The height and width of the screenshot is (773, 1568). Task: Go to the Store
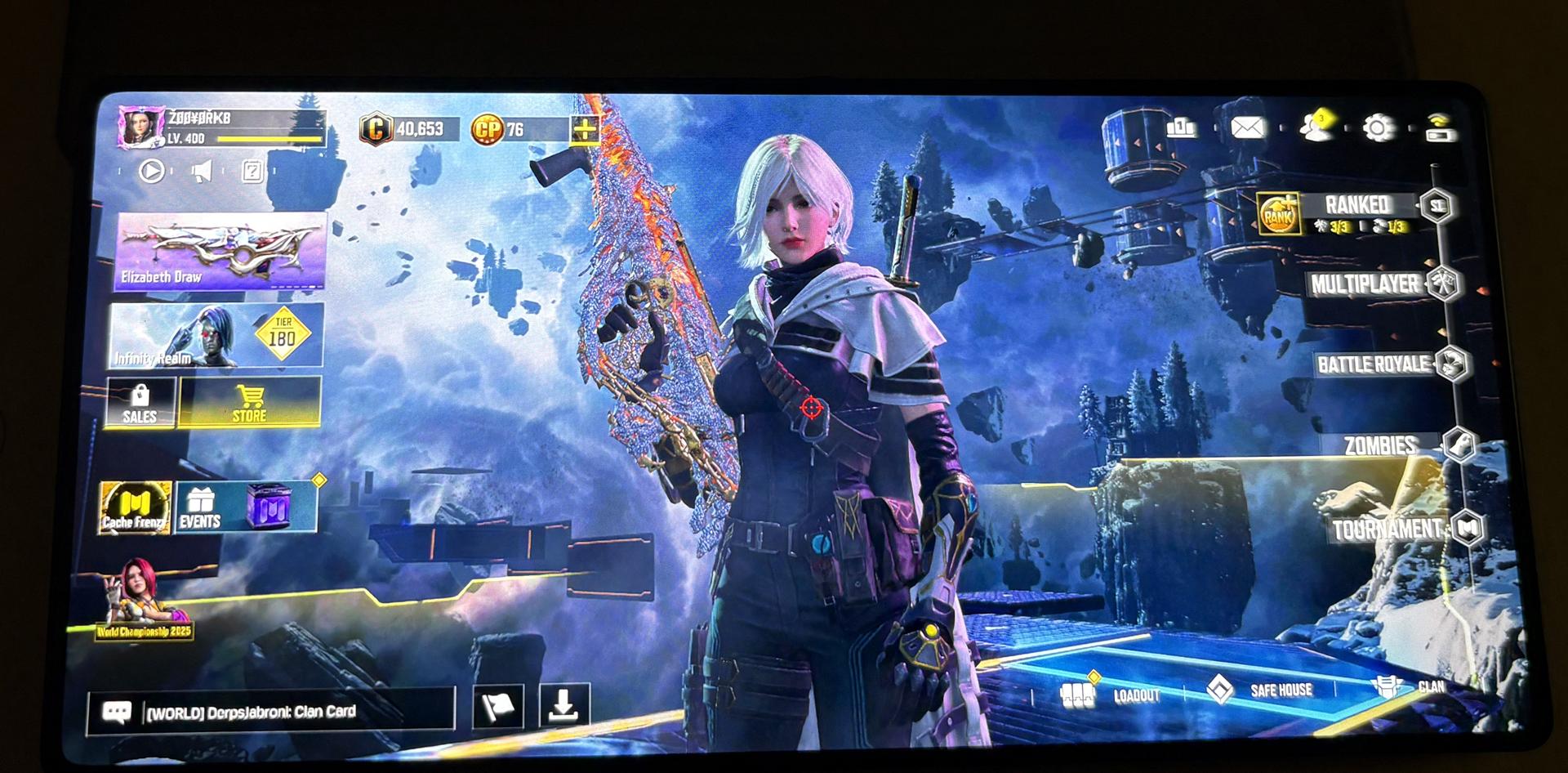tap(250, 404)
